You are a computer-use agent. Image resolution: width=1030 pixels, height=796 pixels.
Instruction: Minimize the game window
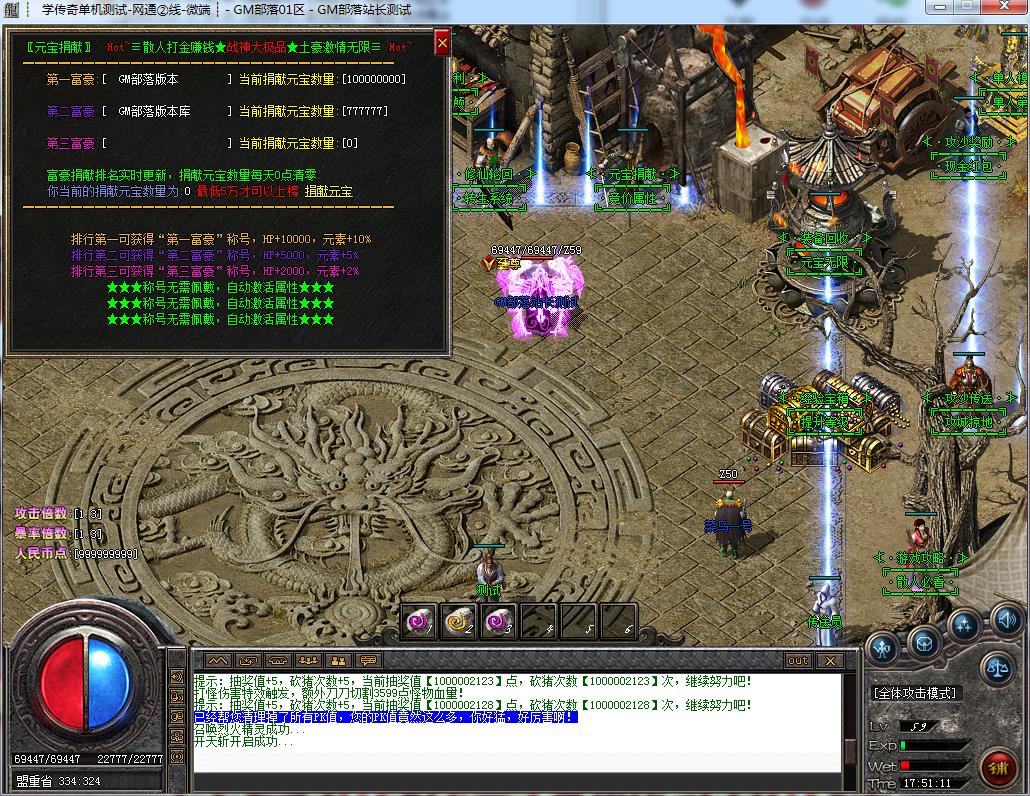click(x=941, y=7)
